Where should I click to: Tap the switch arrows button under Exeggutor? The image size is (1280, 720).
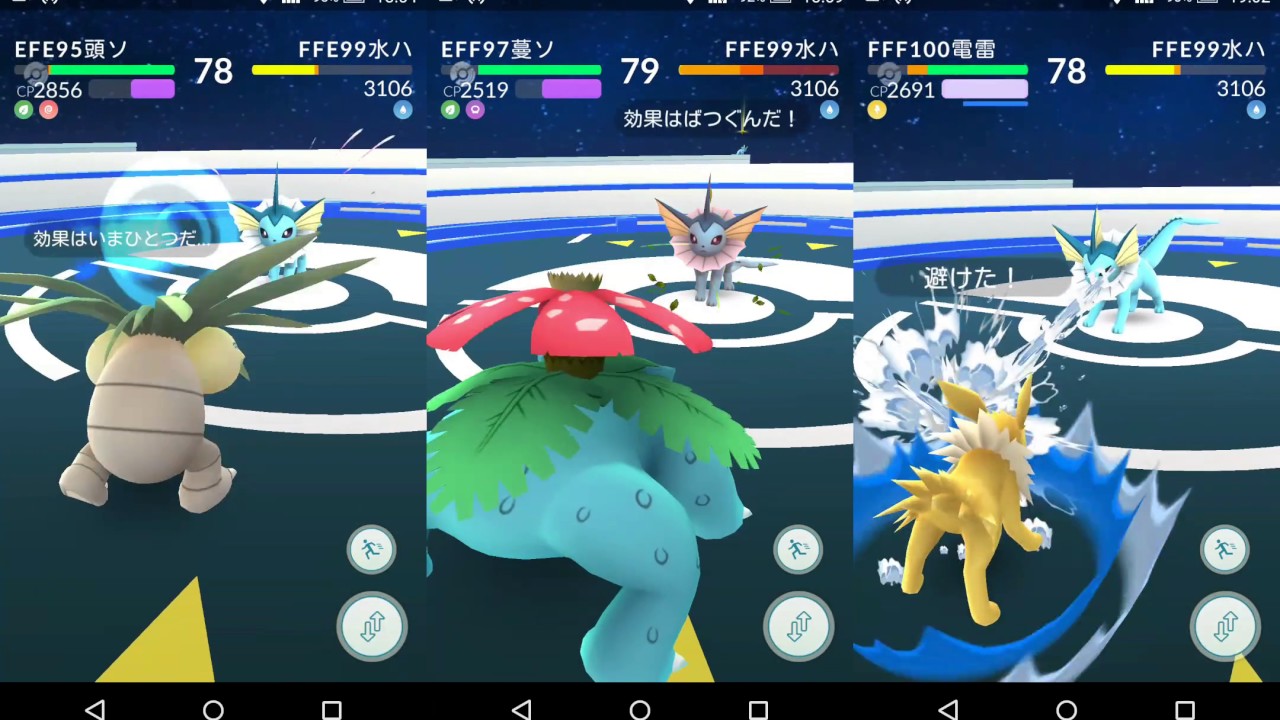371,627
